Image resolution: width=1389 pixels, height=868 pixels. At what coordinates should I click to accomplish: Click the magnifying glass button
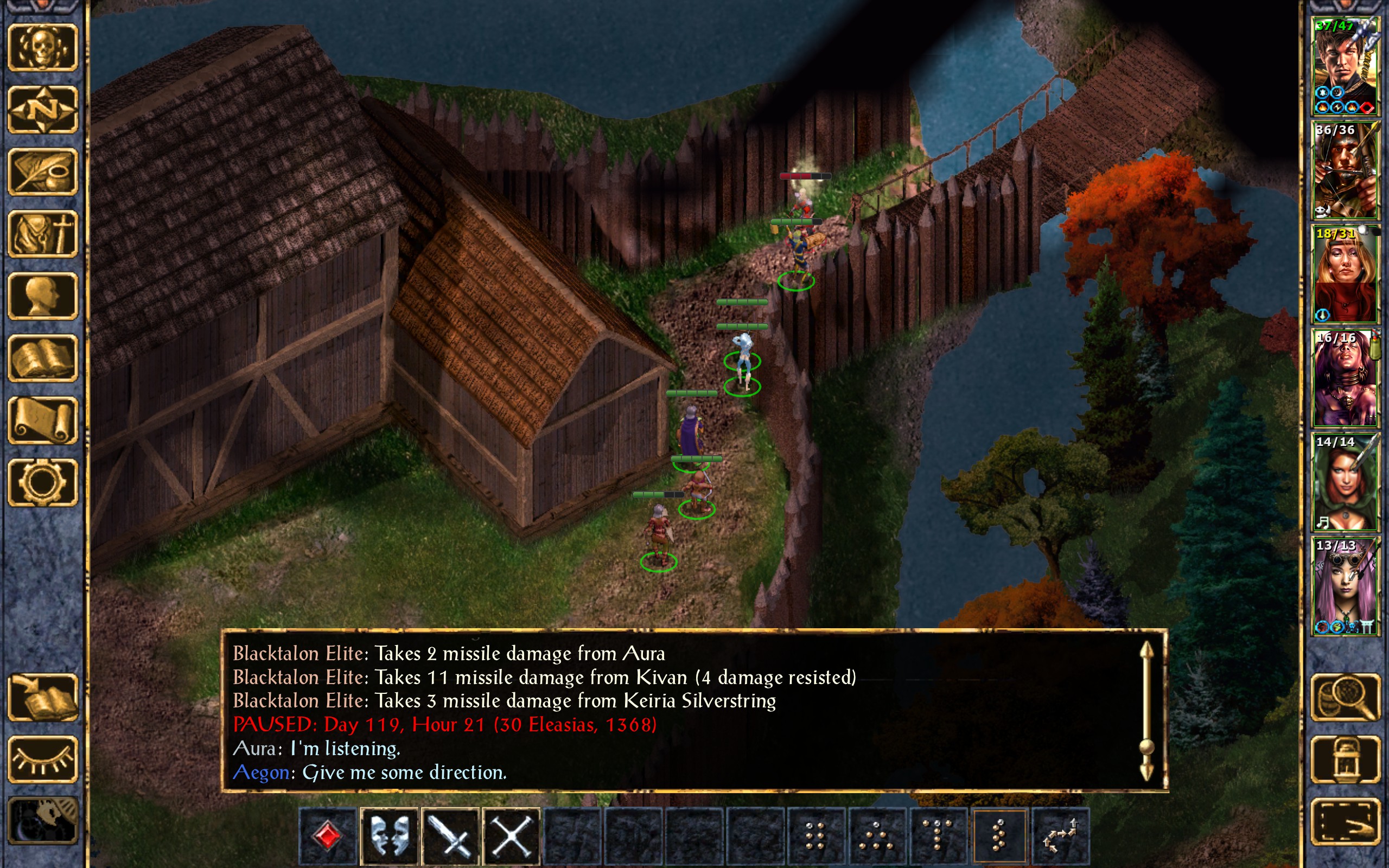click(x=1346, y=697)
